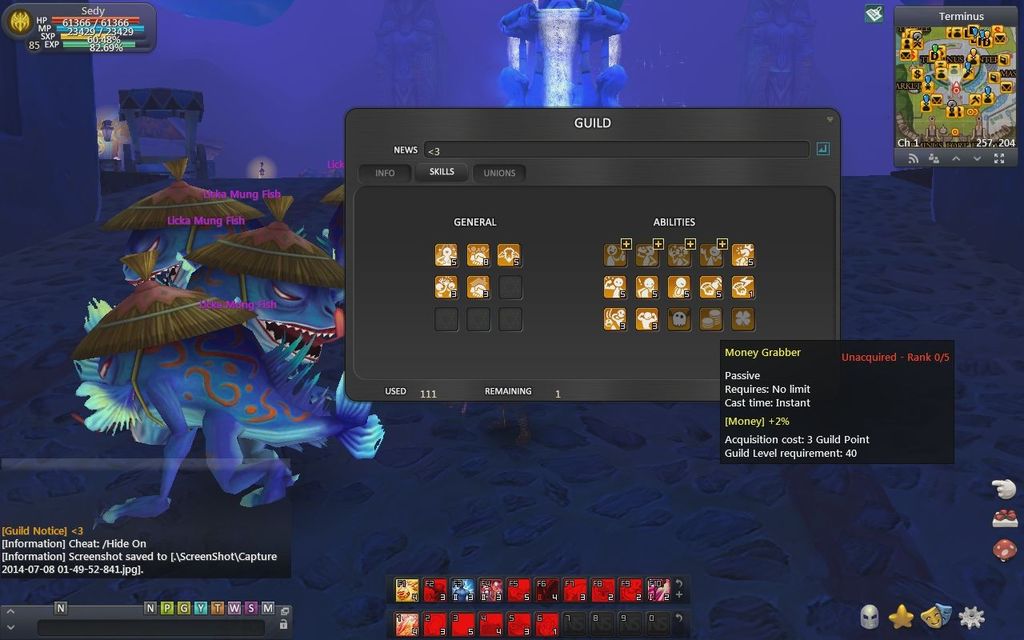Viewport: 1024px width, 640px height.
Task: Open the gear settings icon
Action: click(x=971, y=617)
